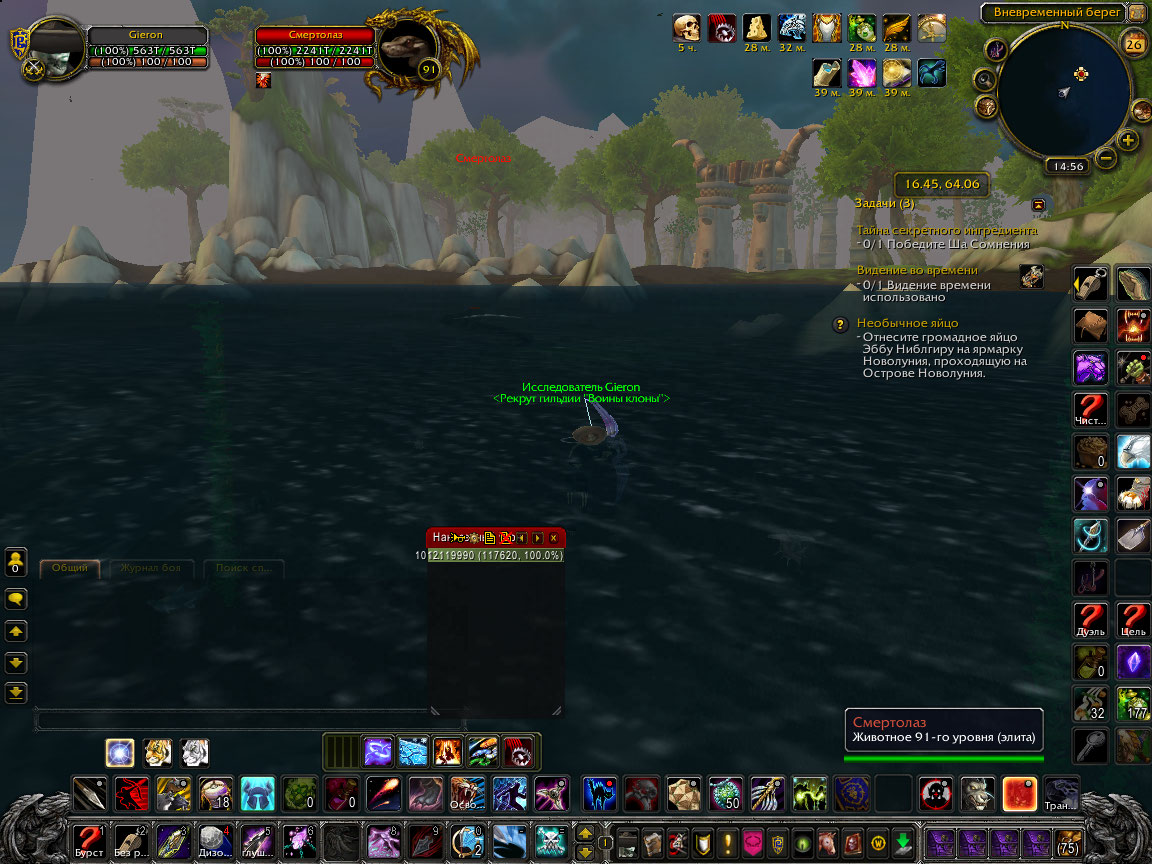Open the chat menu speech bubble button

pyautogui.click(x=17, y=599)
